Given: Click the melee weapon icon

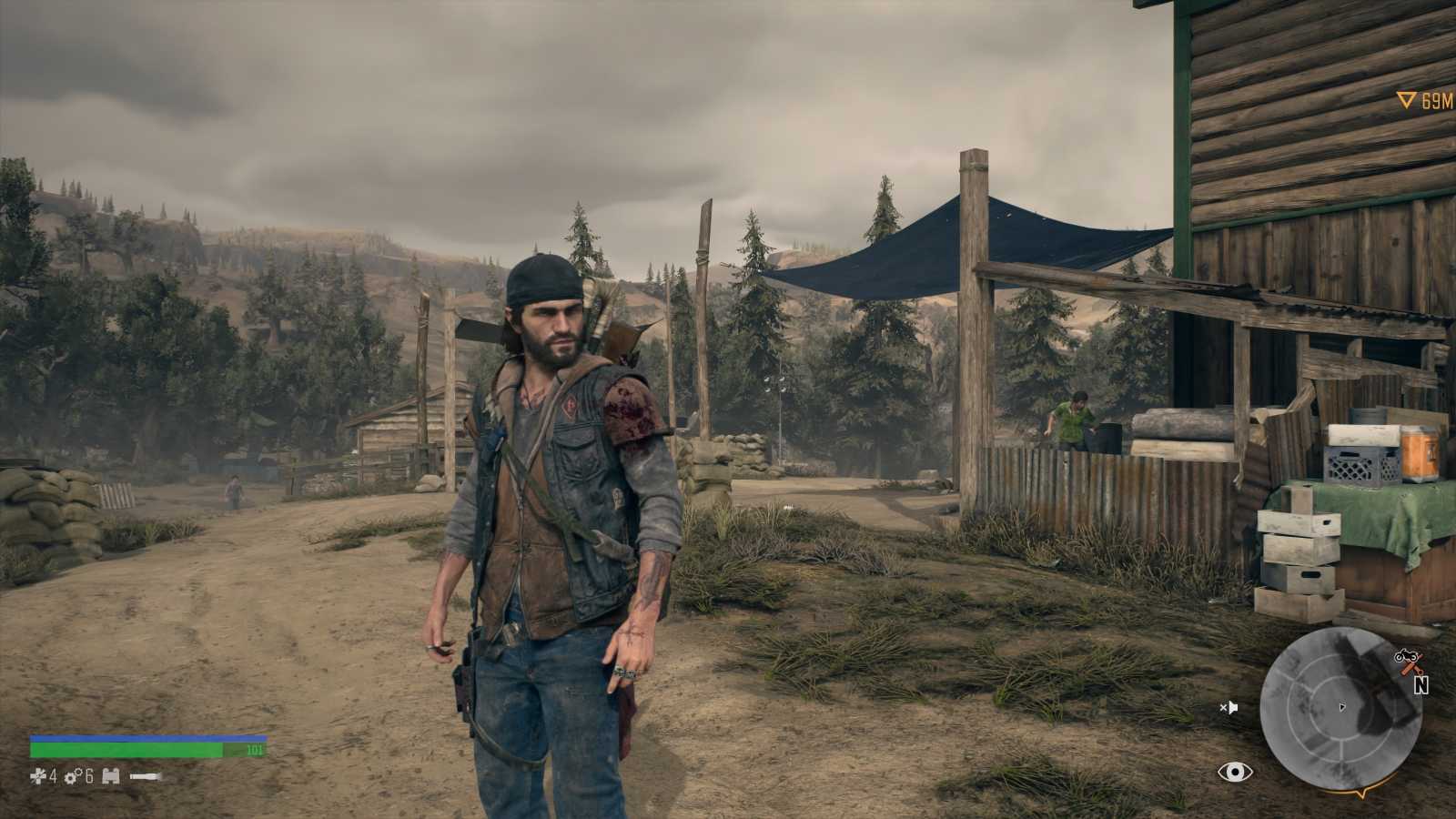Looking at the screenshot, I should [146, 776].
